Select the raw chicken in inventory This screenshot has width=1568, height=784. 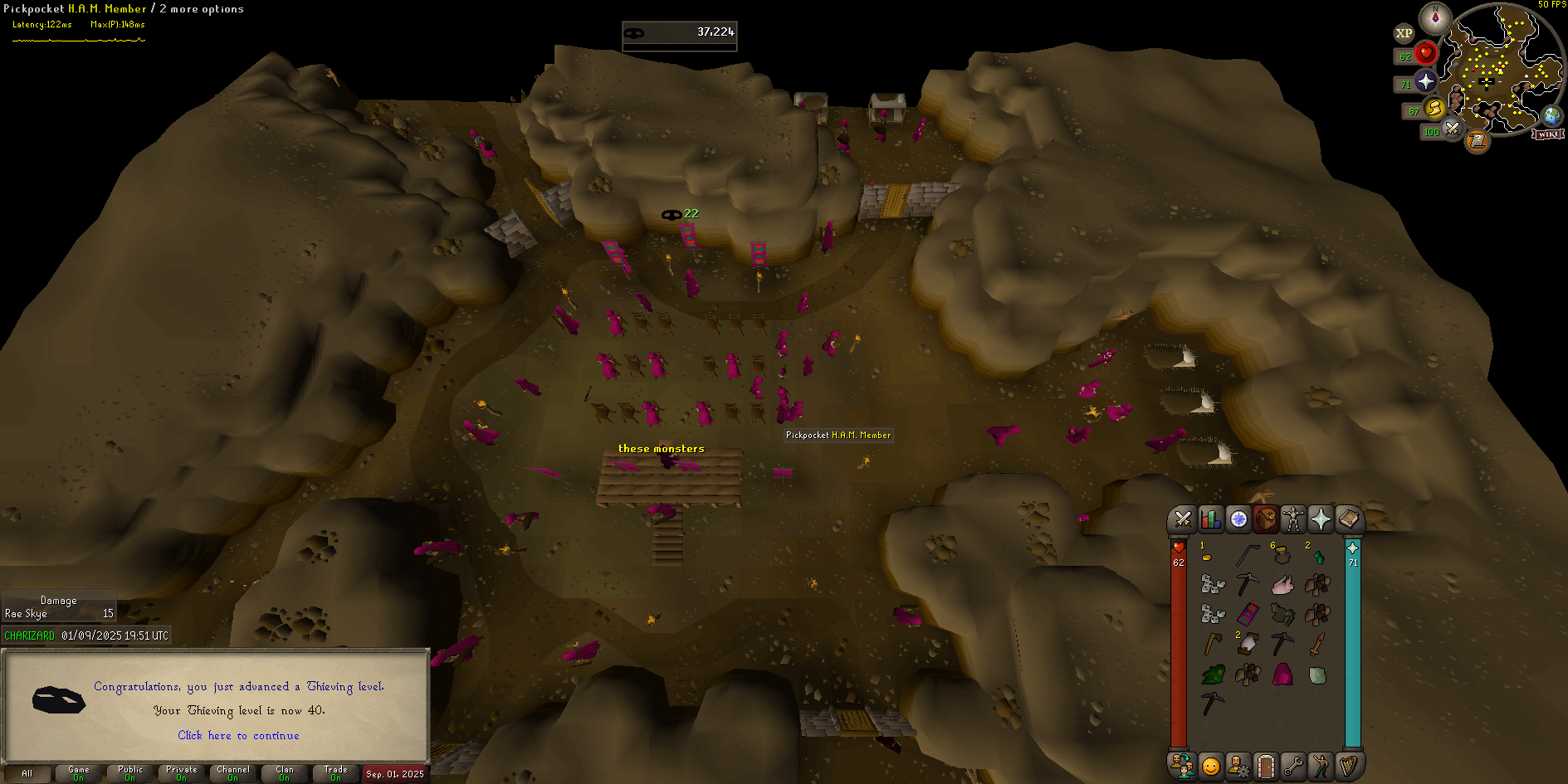point(1282,585)
